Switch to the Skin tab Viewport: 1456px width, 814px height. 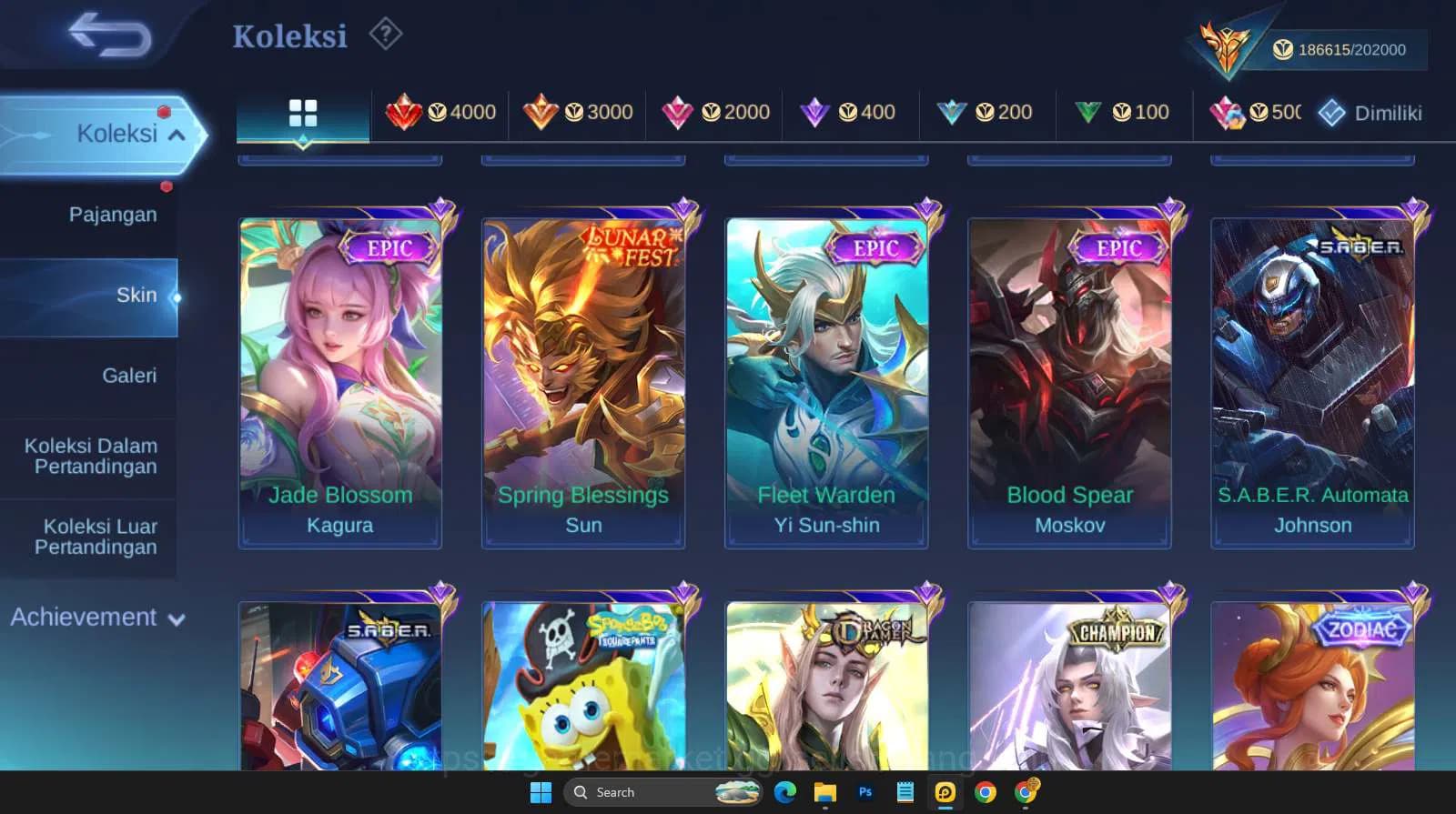[x=136, y=295]
